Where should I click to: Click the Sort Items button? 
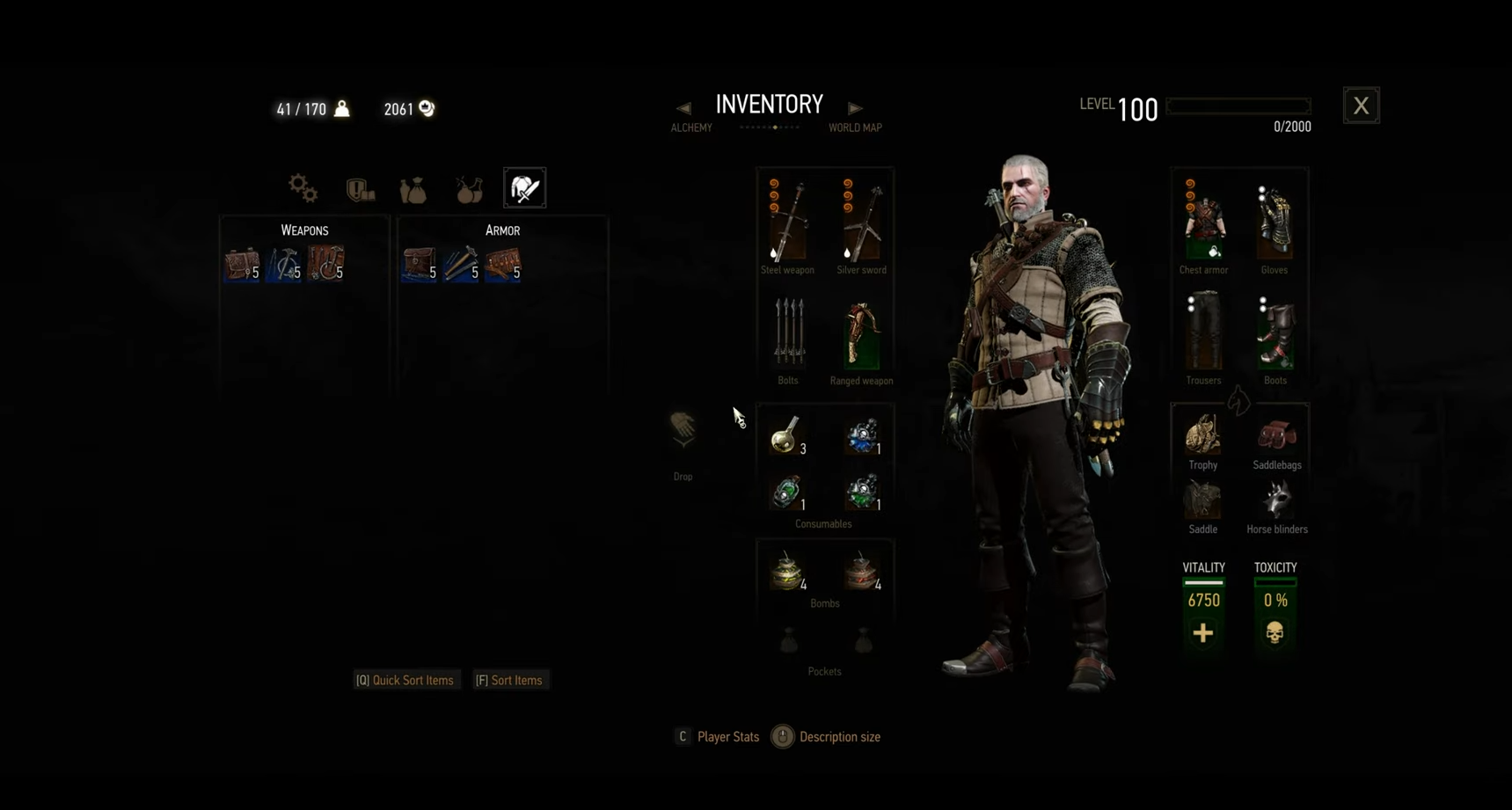[x=509, y=680]
